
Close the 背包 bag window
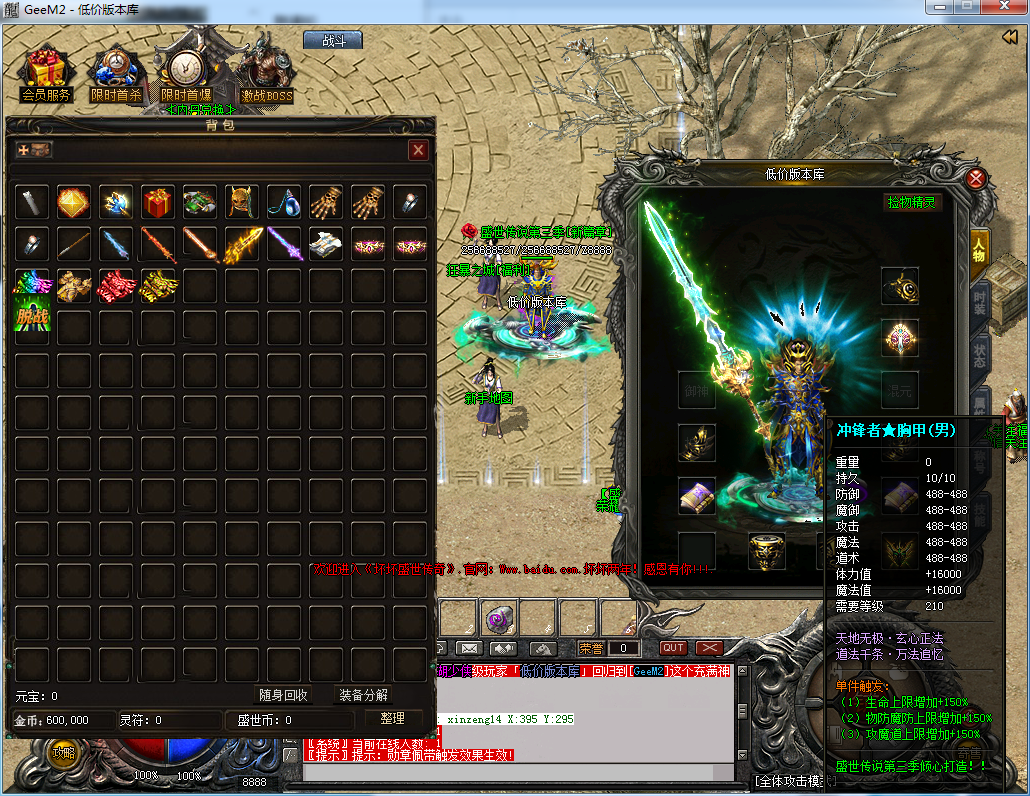coord(419,150)
